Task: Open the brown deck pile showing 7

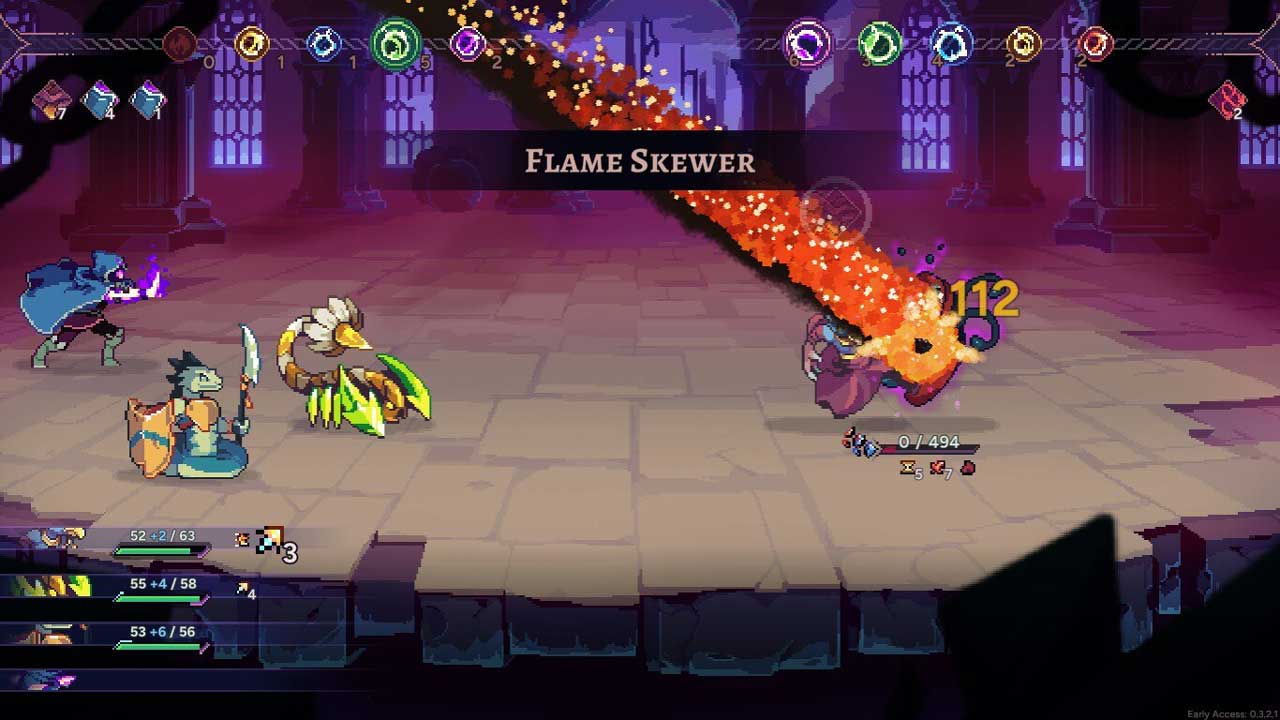Action: point(49,99)
